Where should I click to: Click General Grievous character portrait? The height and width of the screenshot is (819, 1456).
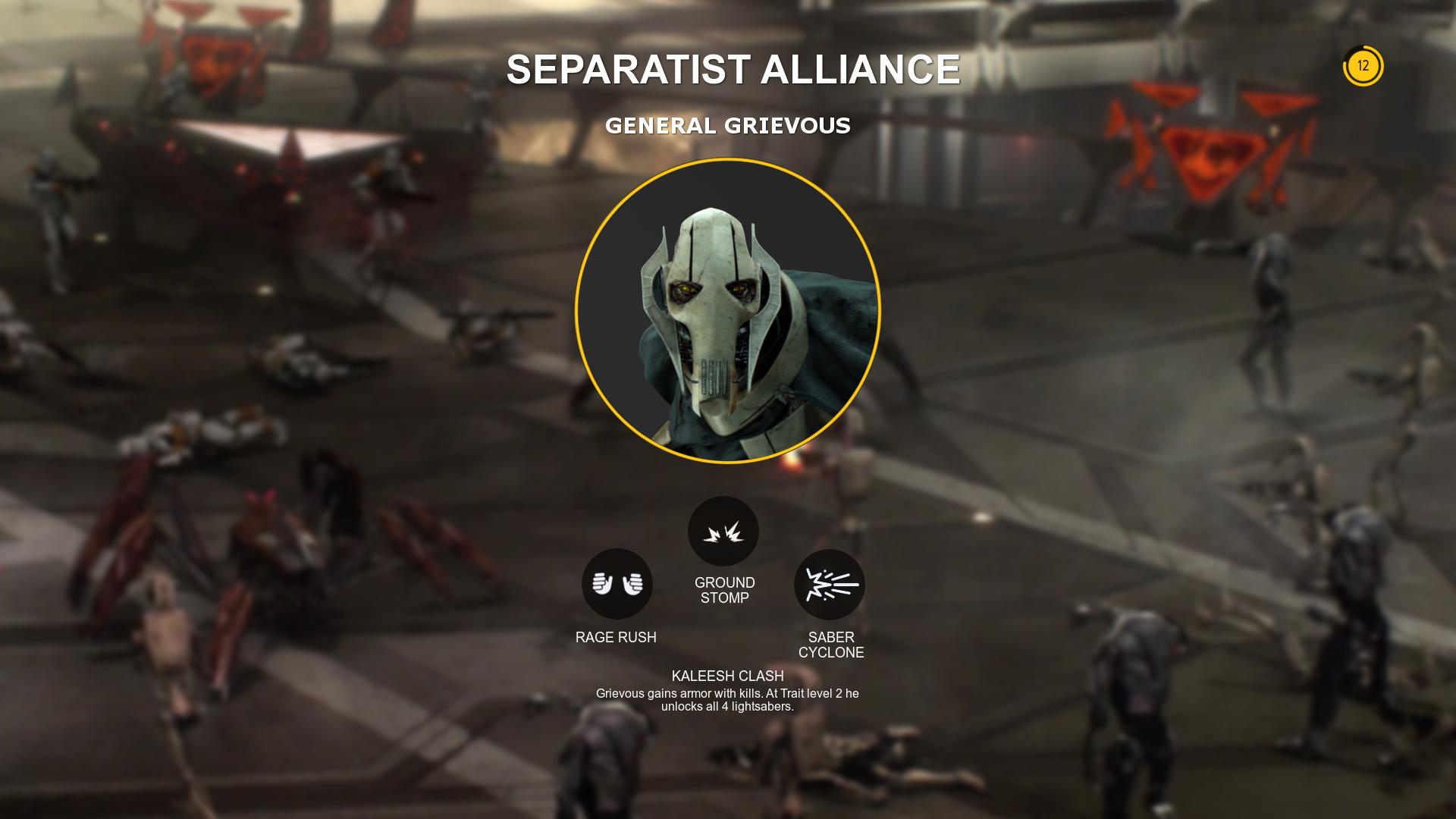pos(727,311)
